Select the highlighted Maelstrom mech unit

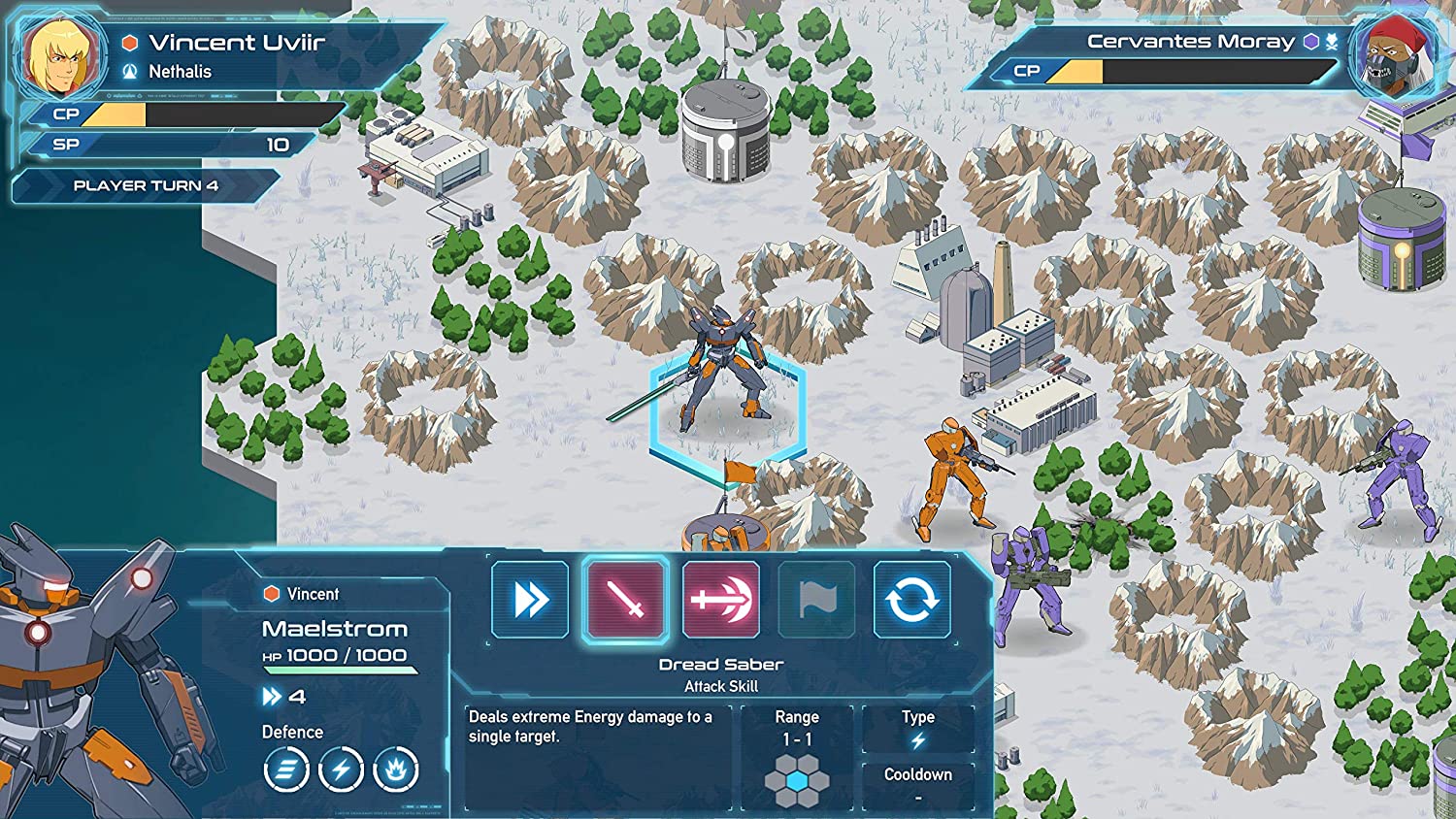tap(724, 374)
